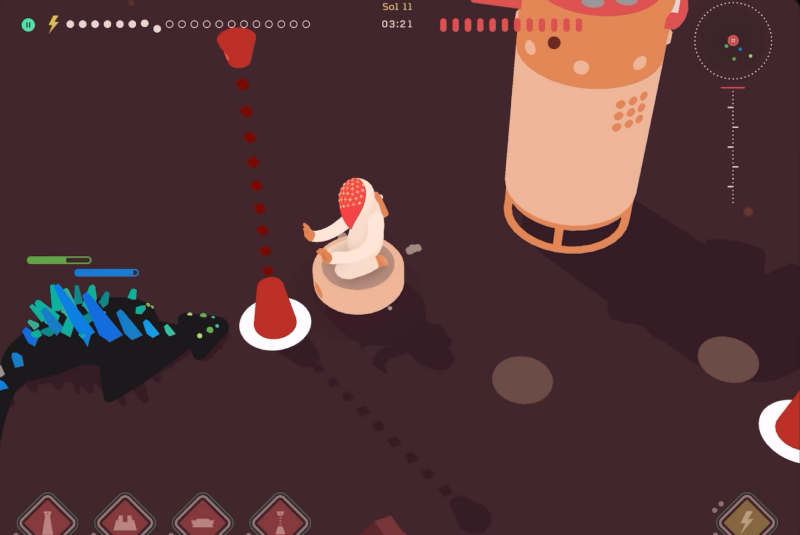
Task: Activate the gold lightning bolt power button
Action: [746, 519]
